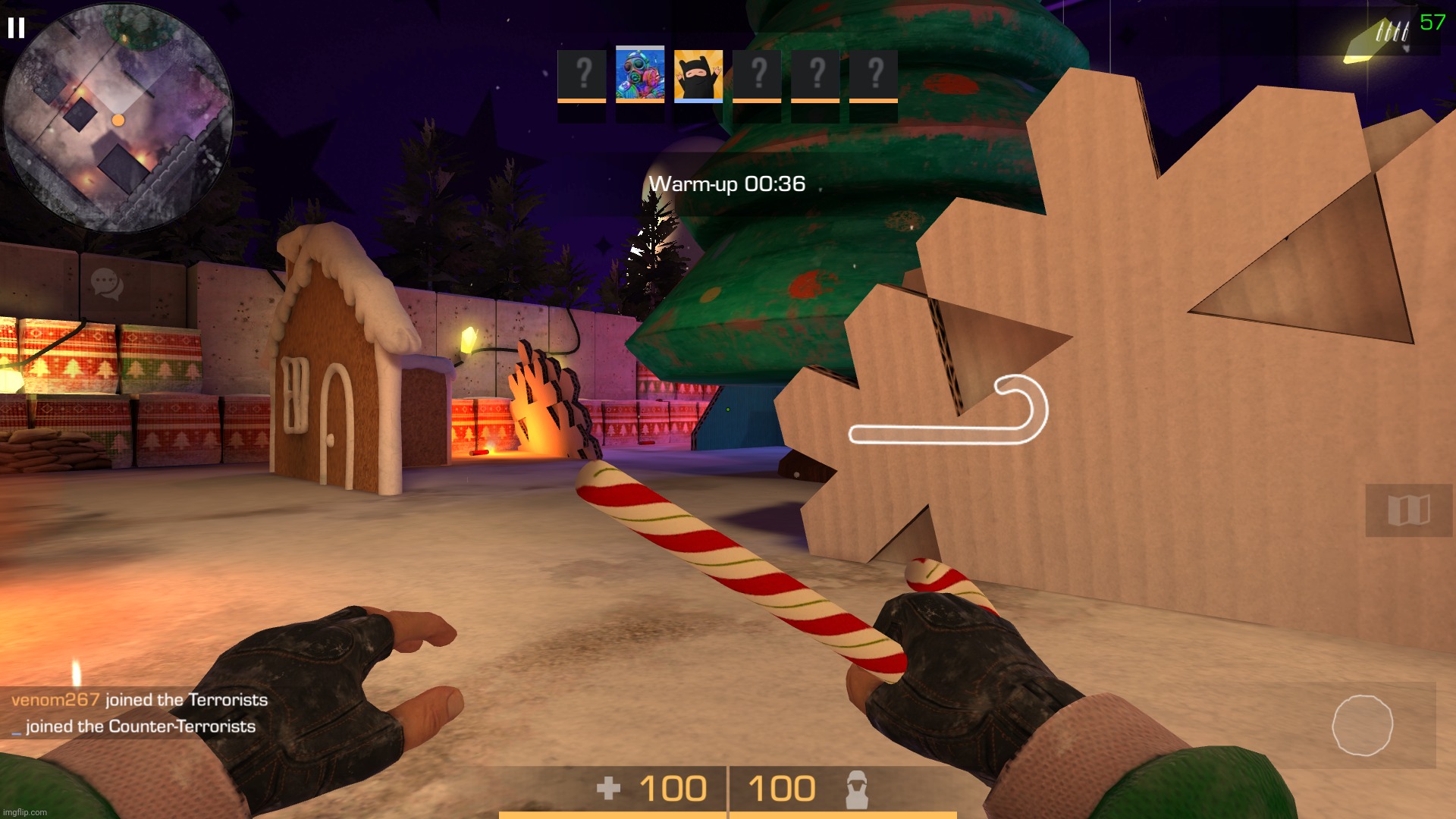Tap the candy cane attack button
This screenshot has height=819, width=1456.
click(x=948, y=410)
